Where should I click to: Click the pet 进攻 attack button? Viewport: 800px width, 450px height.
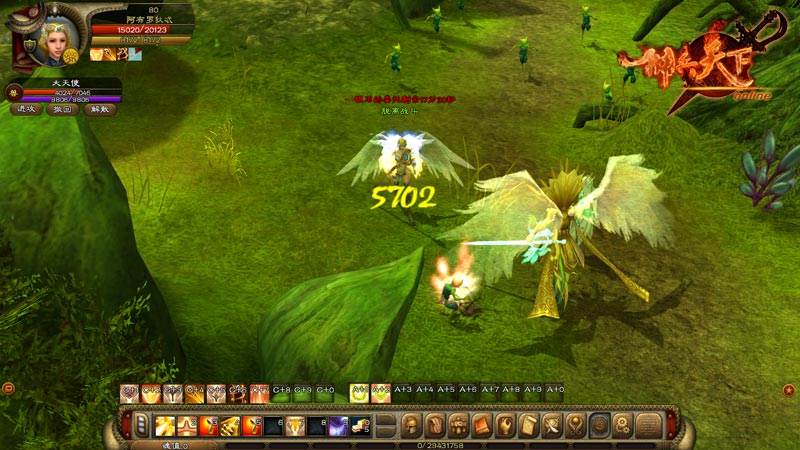pyautogui.click(x=26, y=110)
